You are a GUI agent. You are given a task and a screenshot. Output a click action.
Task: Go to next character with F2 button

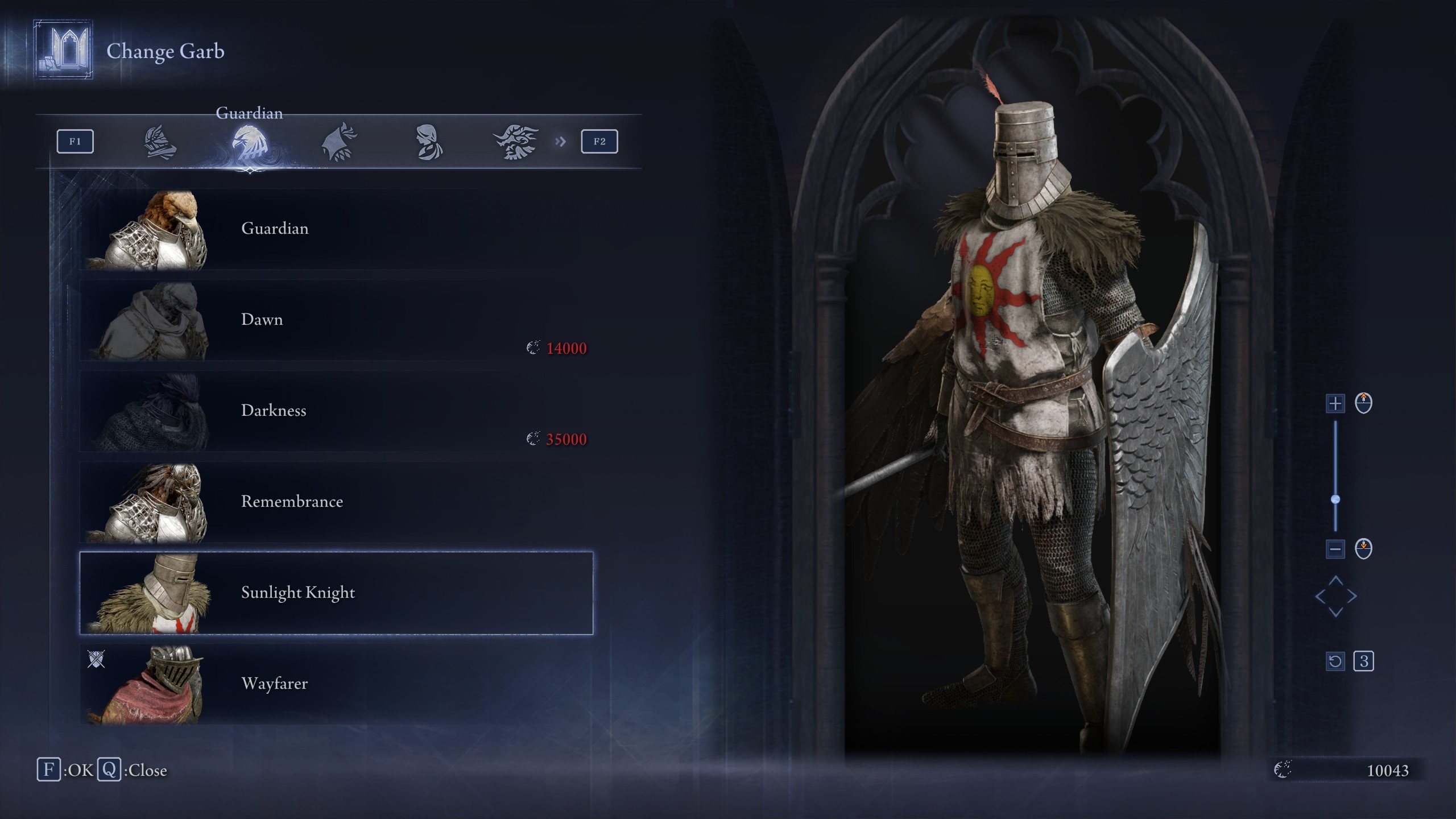pos(599,142)
